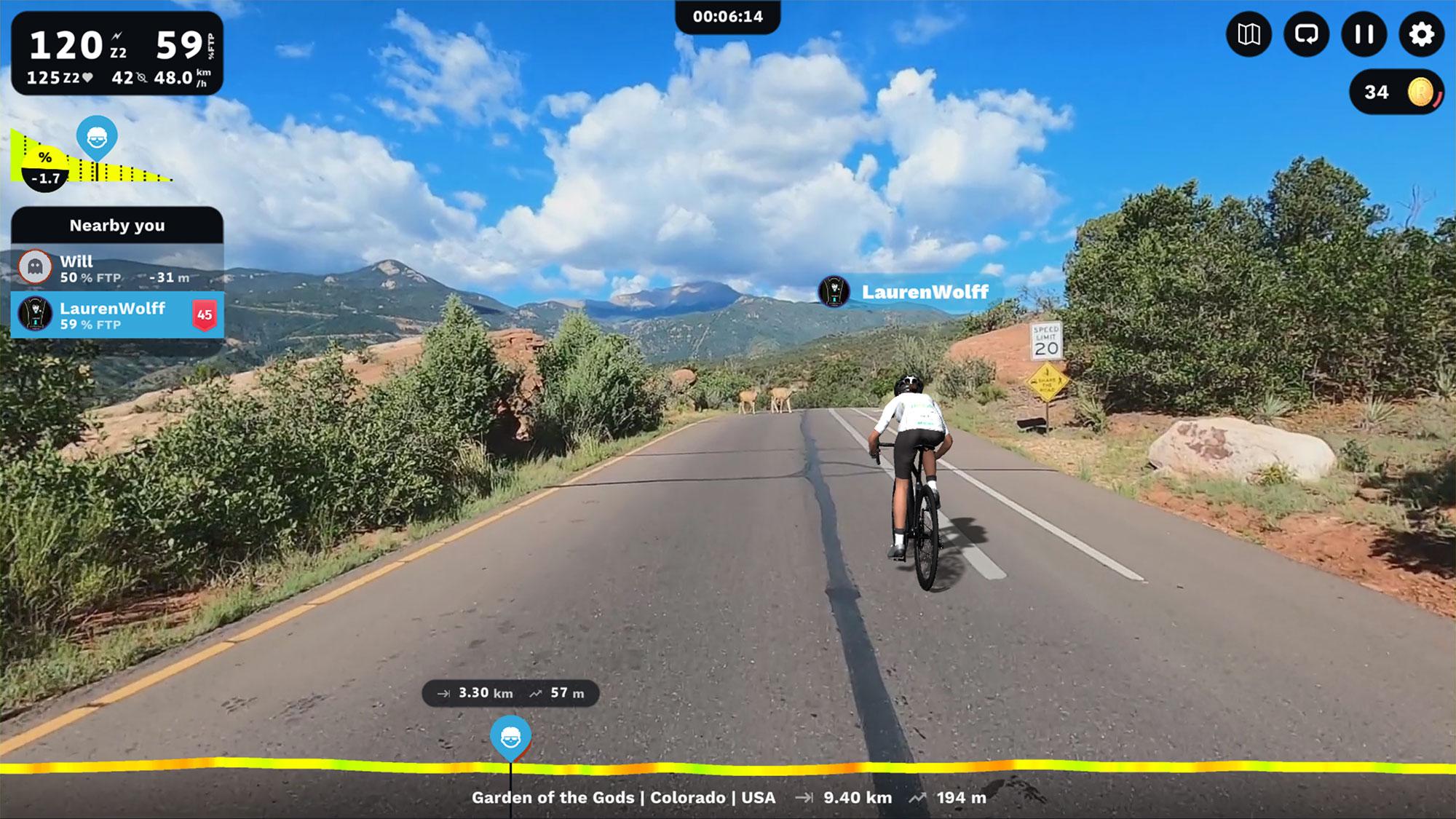Open the route map view
This screenshot has width=1456, height=819.
[x=1249, y=34]
